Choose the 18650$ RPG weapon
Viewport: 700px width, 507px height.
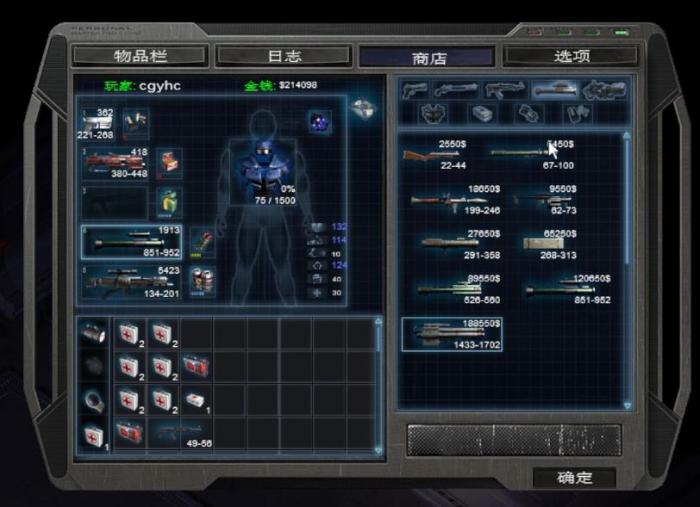point(451,199)
